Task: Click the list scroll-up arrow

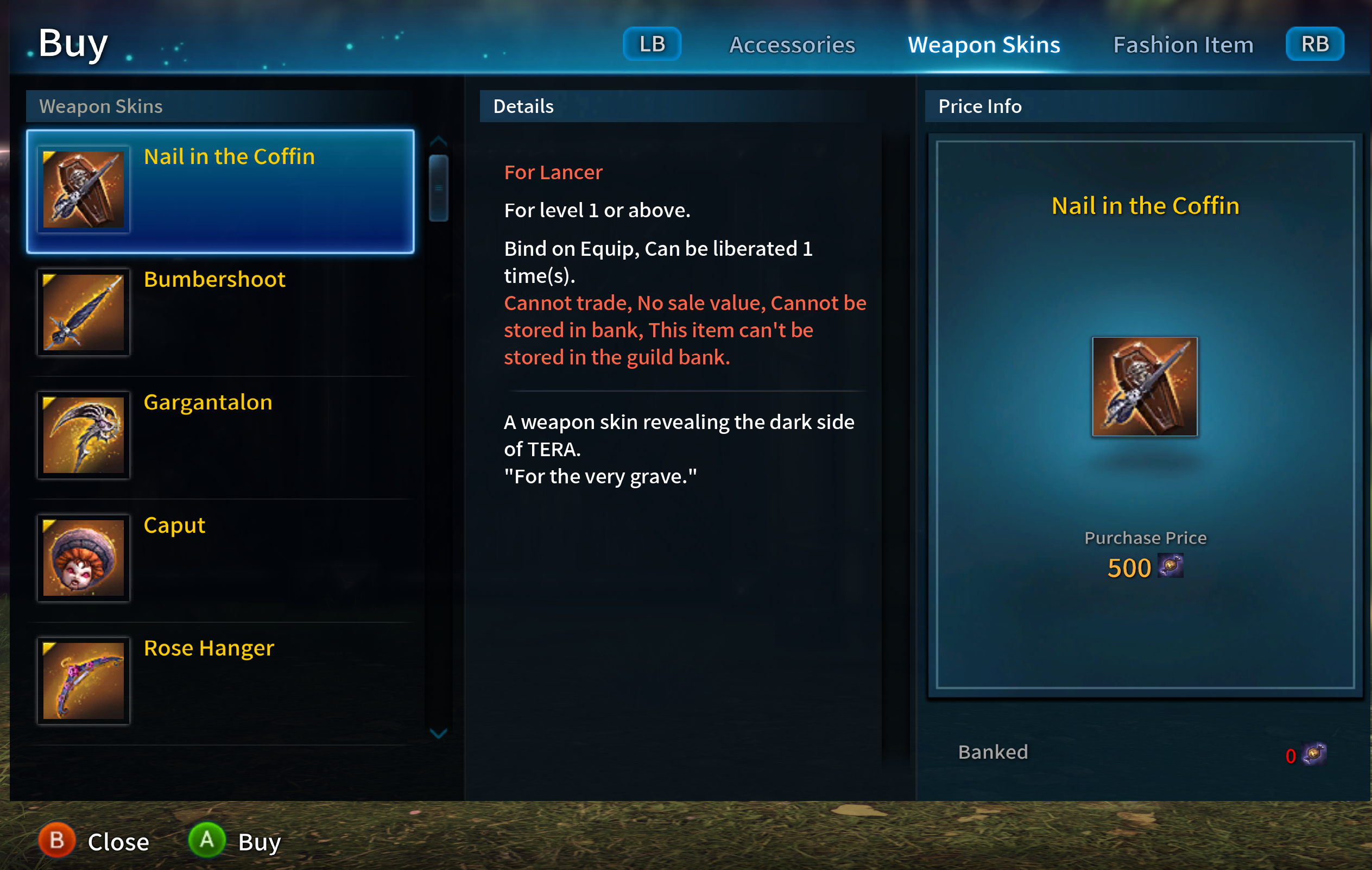Action: point(438,141)
